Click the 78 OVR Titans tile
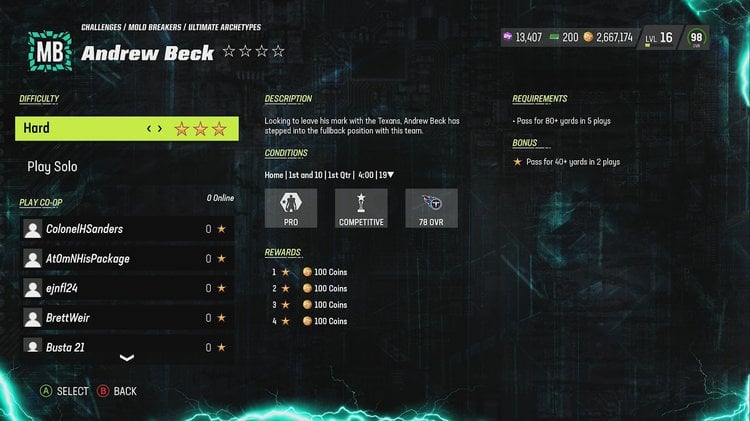Screen dimensions: 750x421 [432, 208]
